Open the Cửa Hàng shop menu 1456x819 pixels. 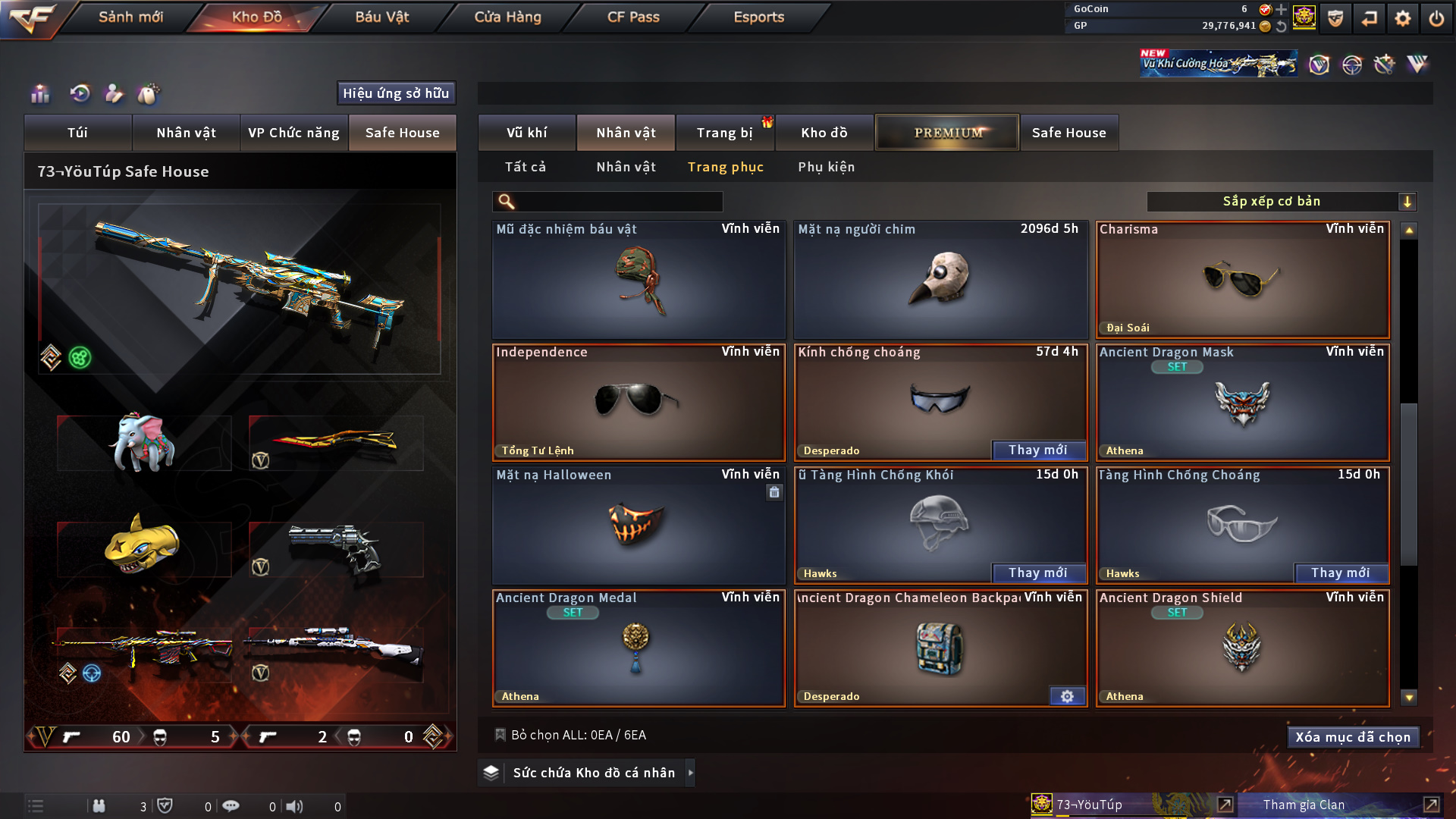(507, 17)
